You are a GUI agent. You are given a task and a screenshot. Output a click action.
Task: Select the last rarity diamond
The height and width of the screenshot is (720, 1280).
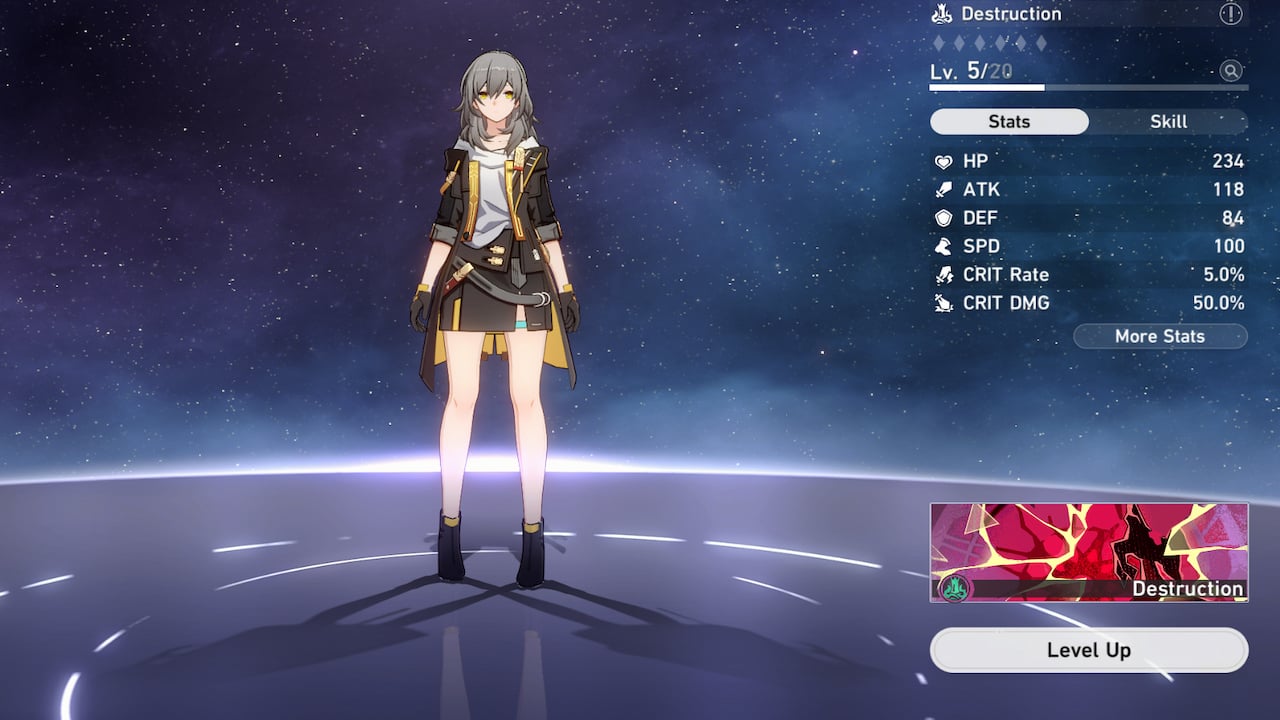tap(1044, 44)
